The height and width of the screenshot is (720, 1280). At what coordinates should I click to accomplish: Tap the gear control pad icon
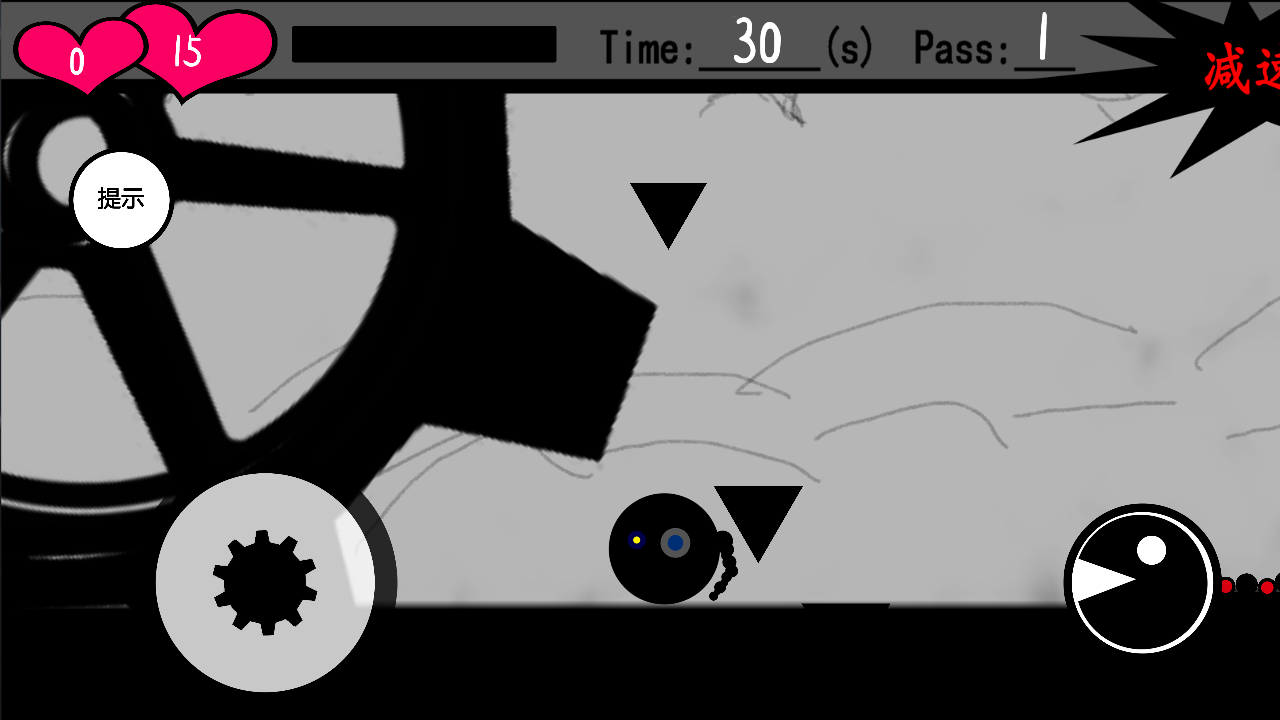(x=263, y=582)
